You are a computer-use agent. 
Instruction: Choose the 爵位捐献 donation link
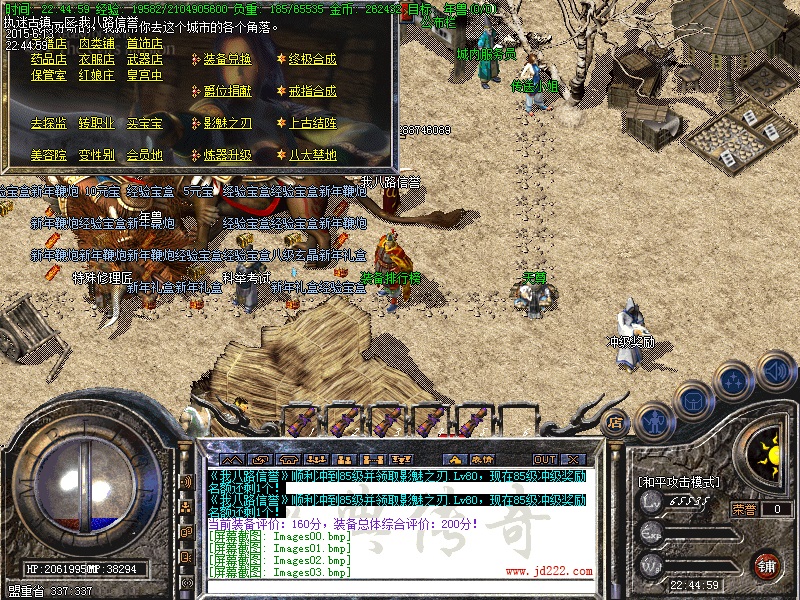(227, 91)
